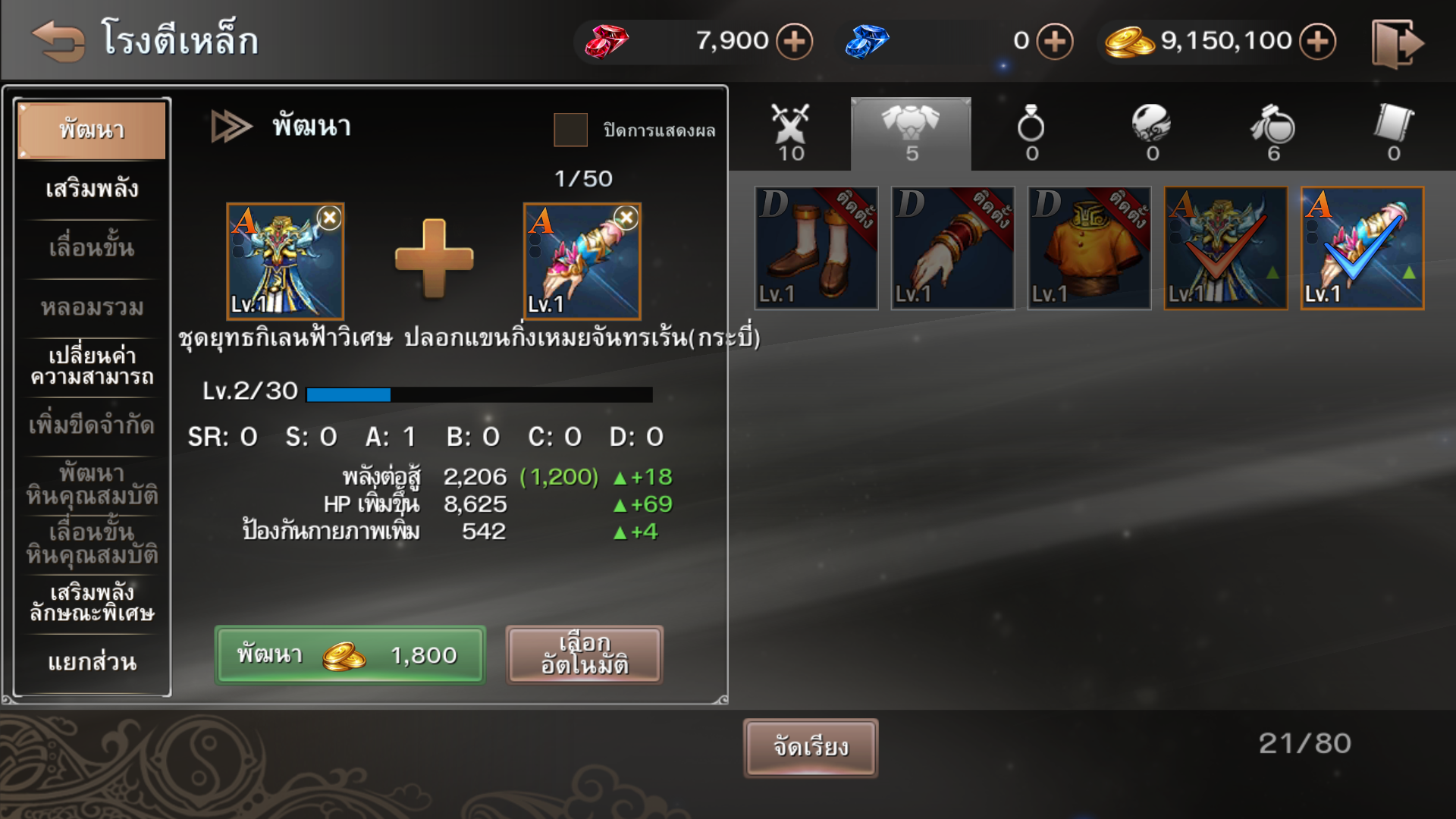Select the D-rank orange shirt item
Image resolution: width=1456 pixels, height=819 pixels.
coord(1089,248)
